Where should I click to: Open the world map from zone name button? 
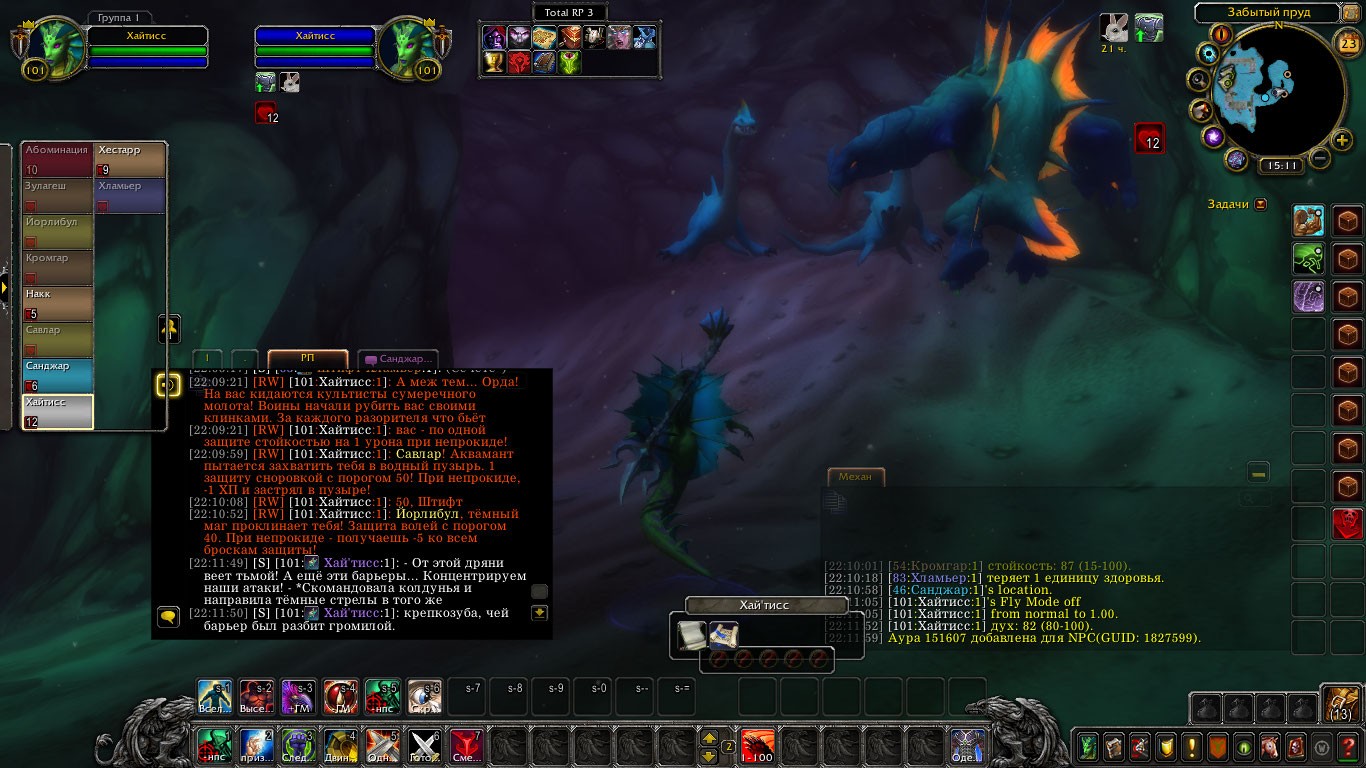tap(1267, 13)
